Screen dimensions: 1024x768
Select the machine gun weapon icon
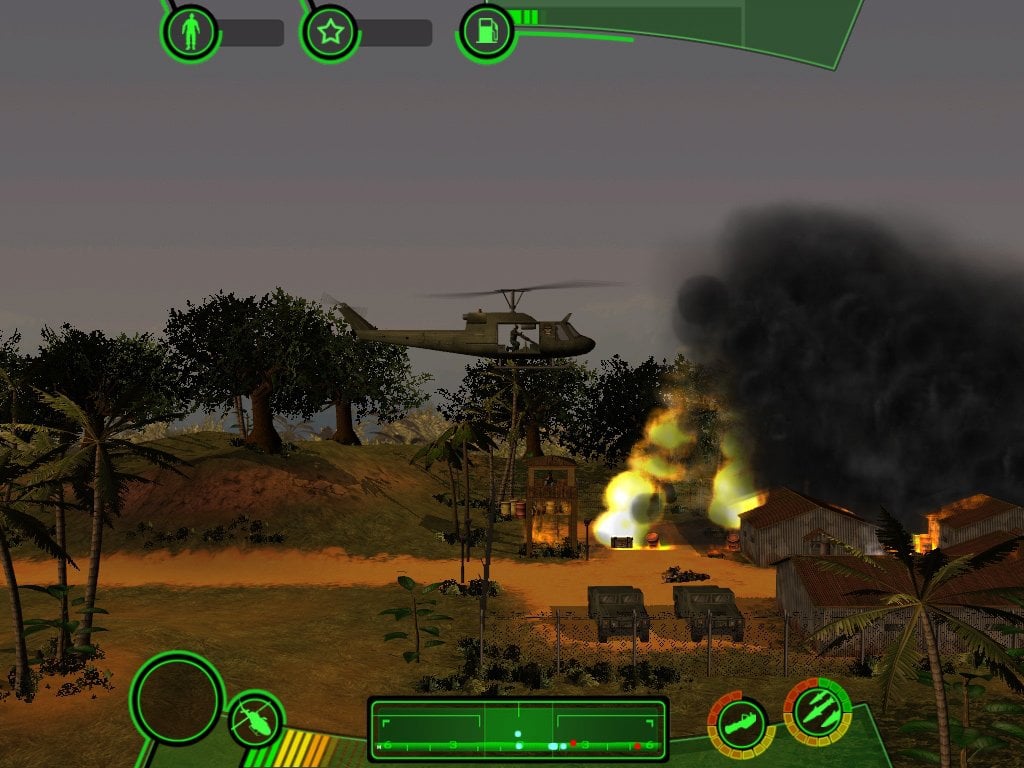(x=741, y=724)
